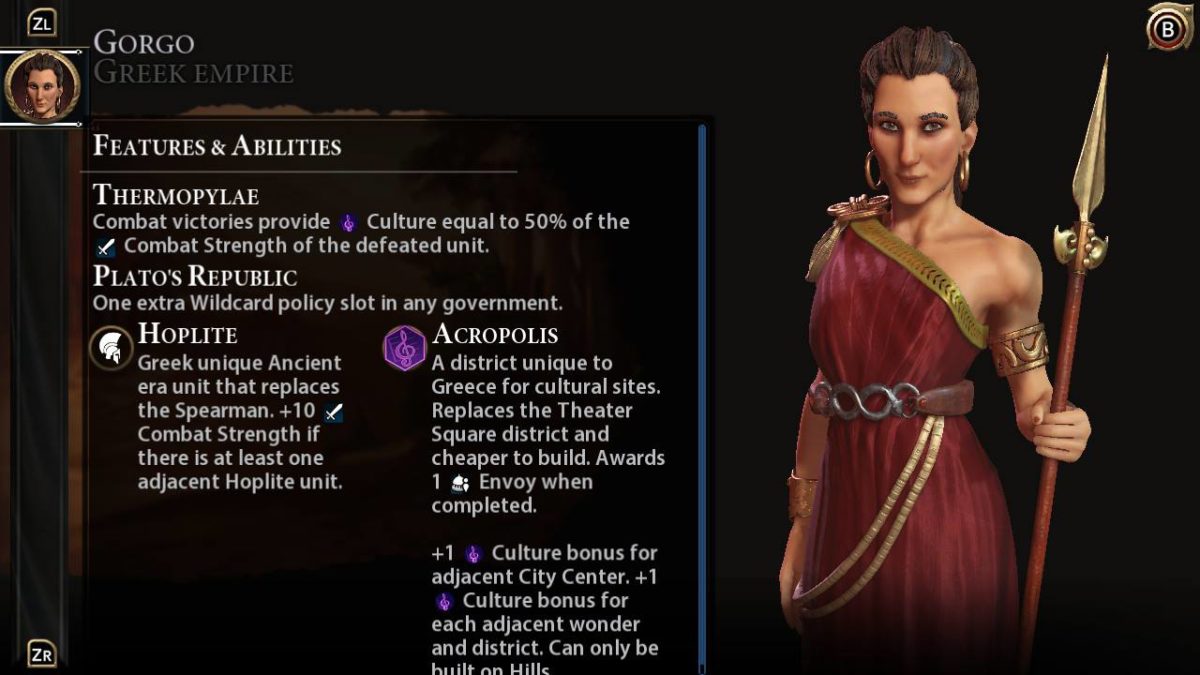Click the Hoplite unit icon
This screenshot has width=1200, height=675.
pyautogui.click(x=111, y=348)
